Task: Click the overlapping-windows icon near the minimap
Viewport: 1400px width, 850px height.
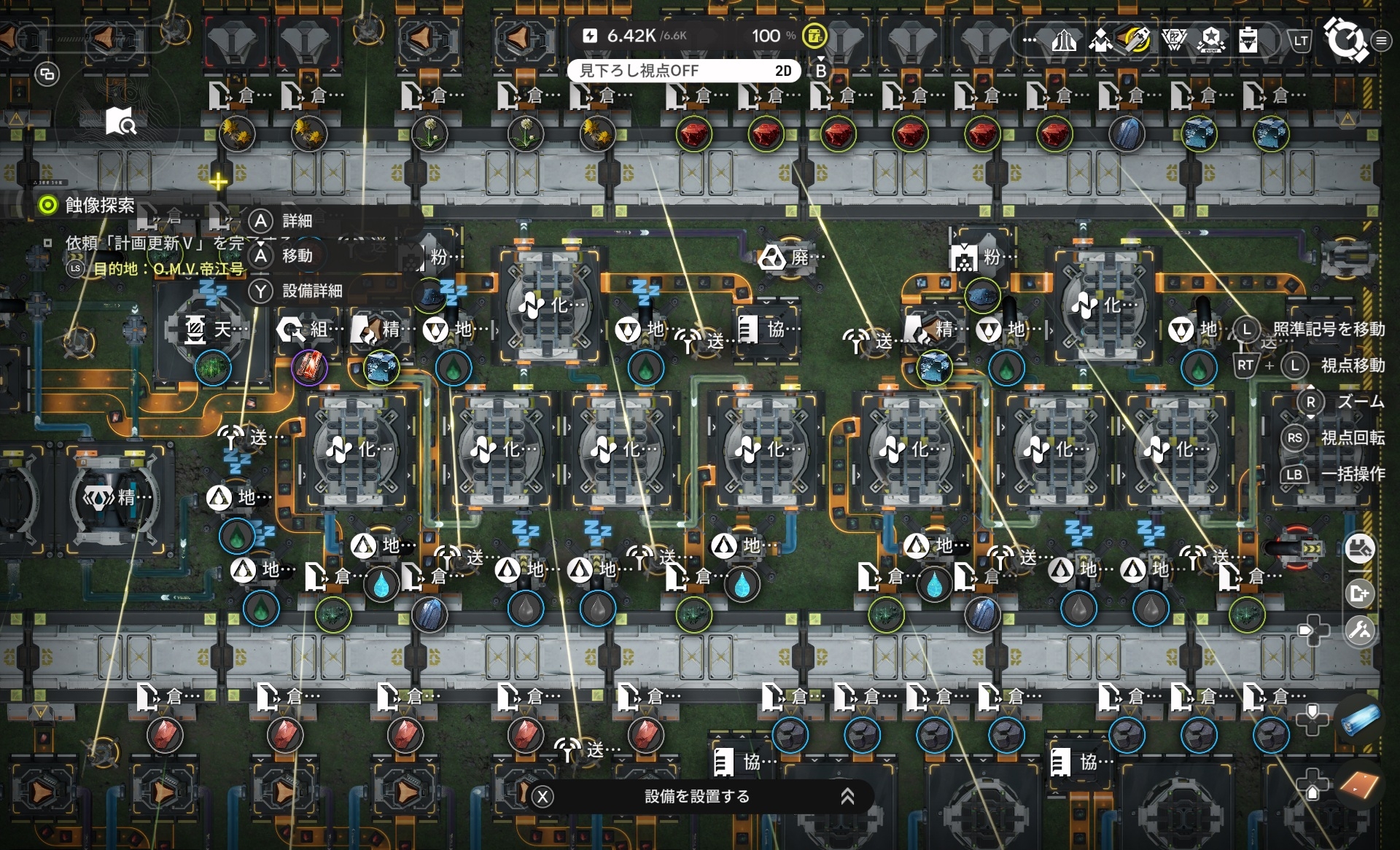Action: 47,74
